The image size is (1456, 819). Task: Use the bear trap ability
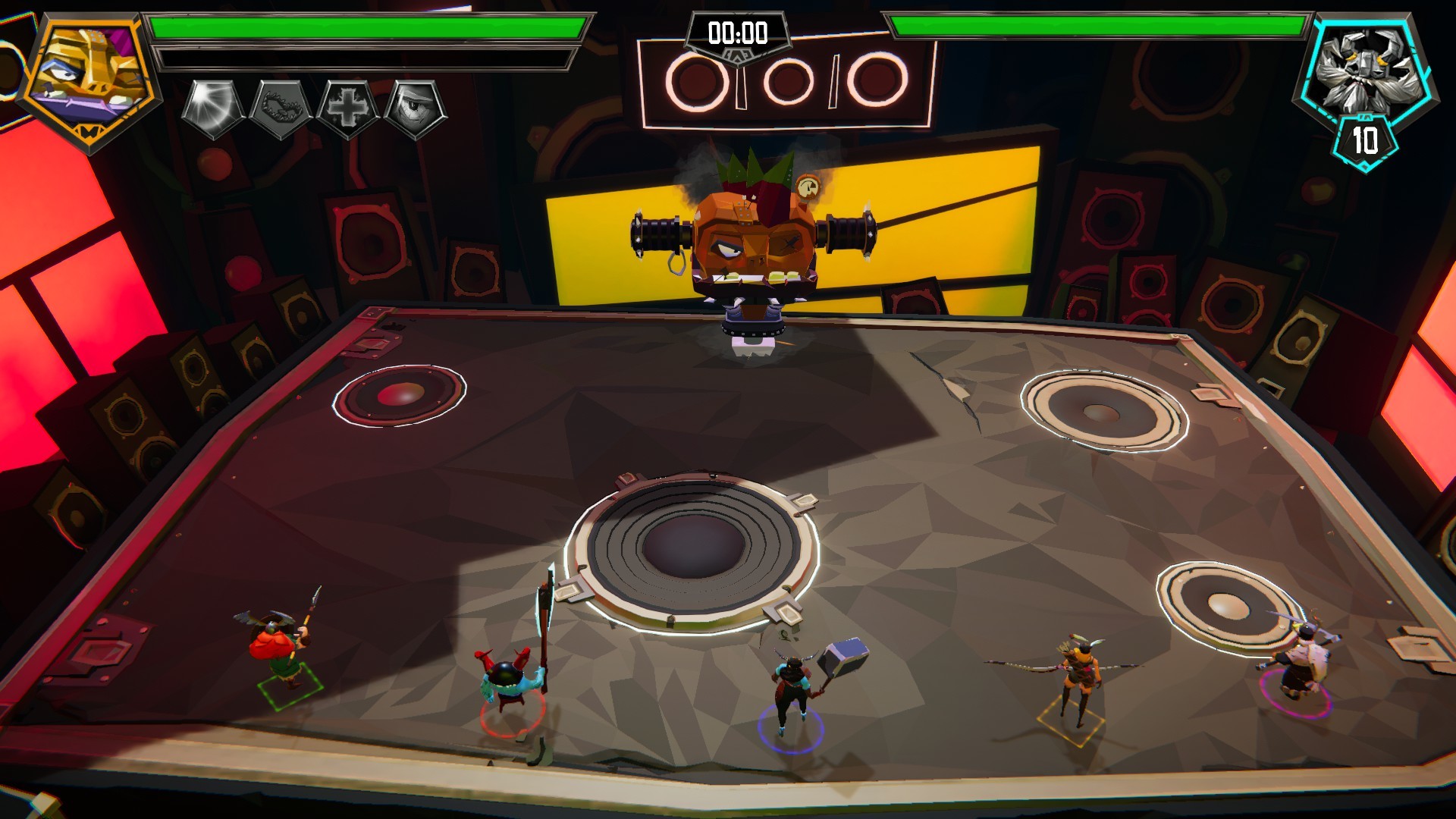coord(281,108)
